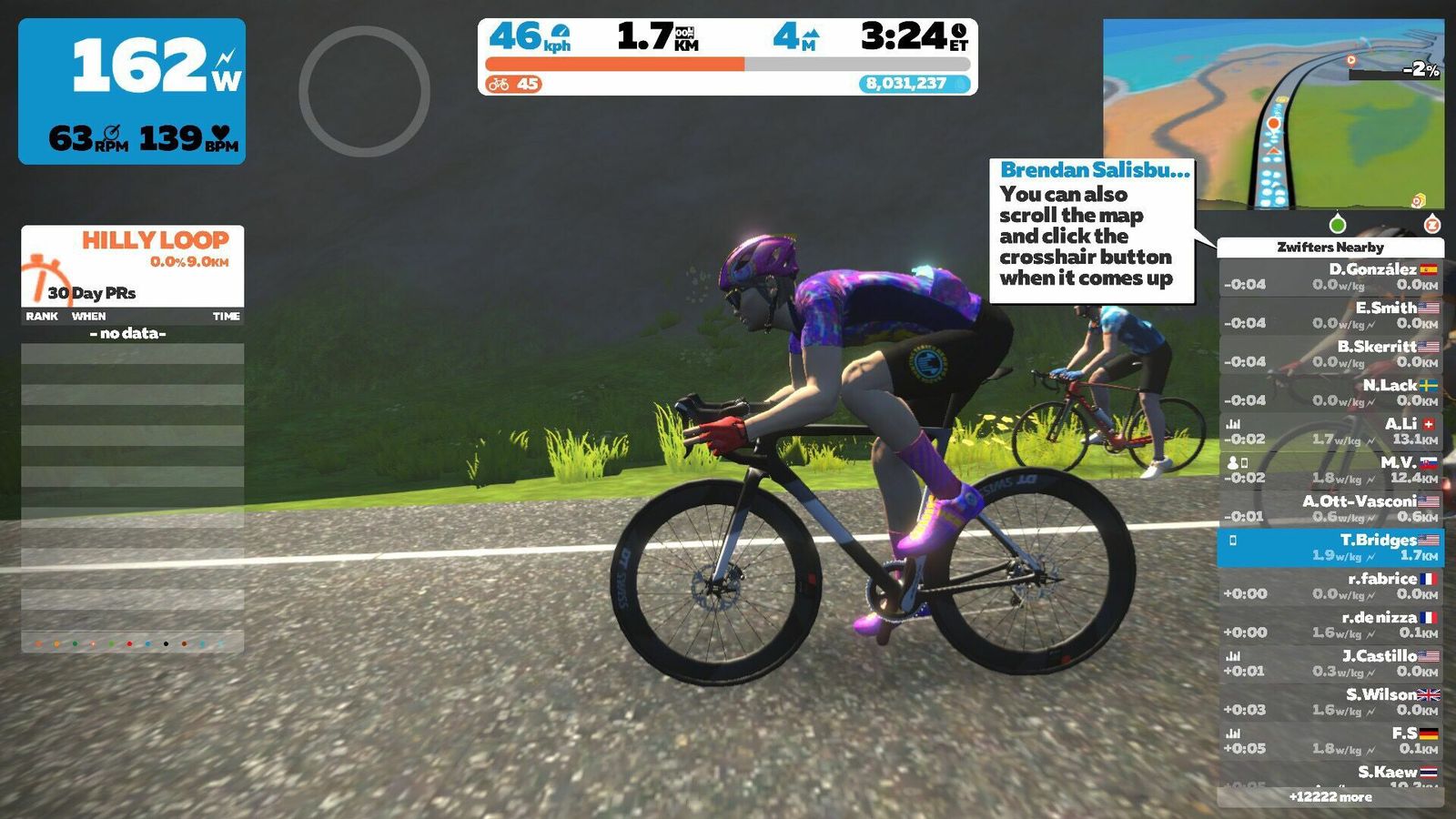
Task: Select M.V. rider entry
Action: 1330,470
